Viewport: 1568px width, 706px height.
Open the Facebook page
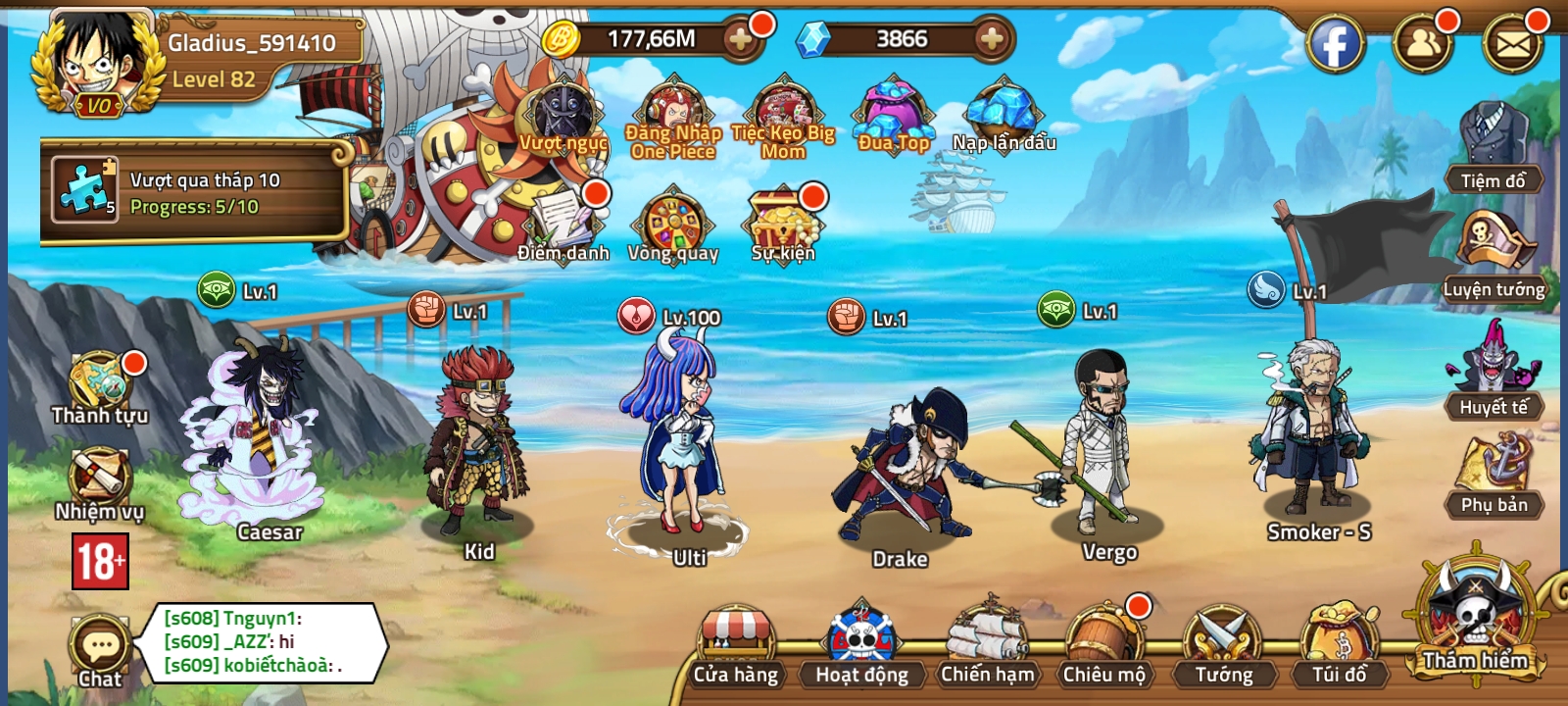click(1336, 41)
